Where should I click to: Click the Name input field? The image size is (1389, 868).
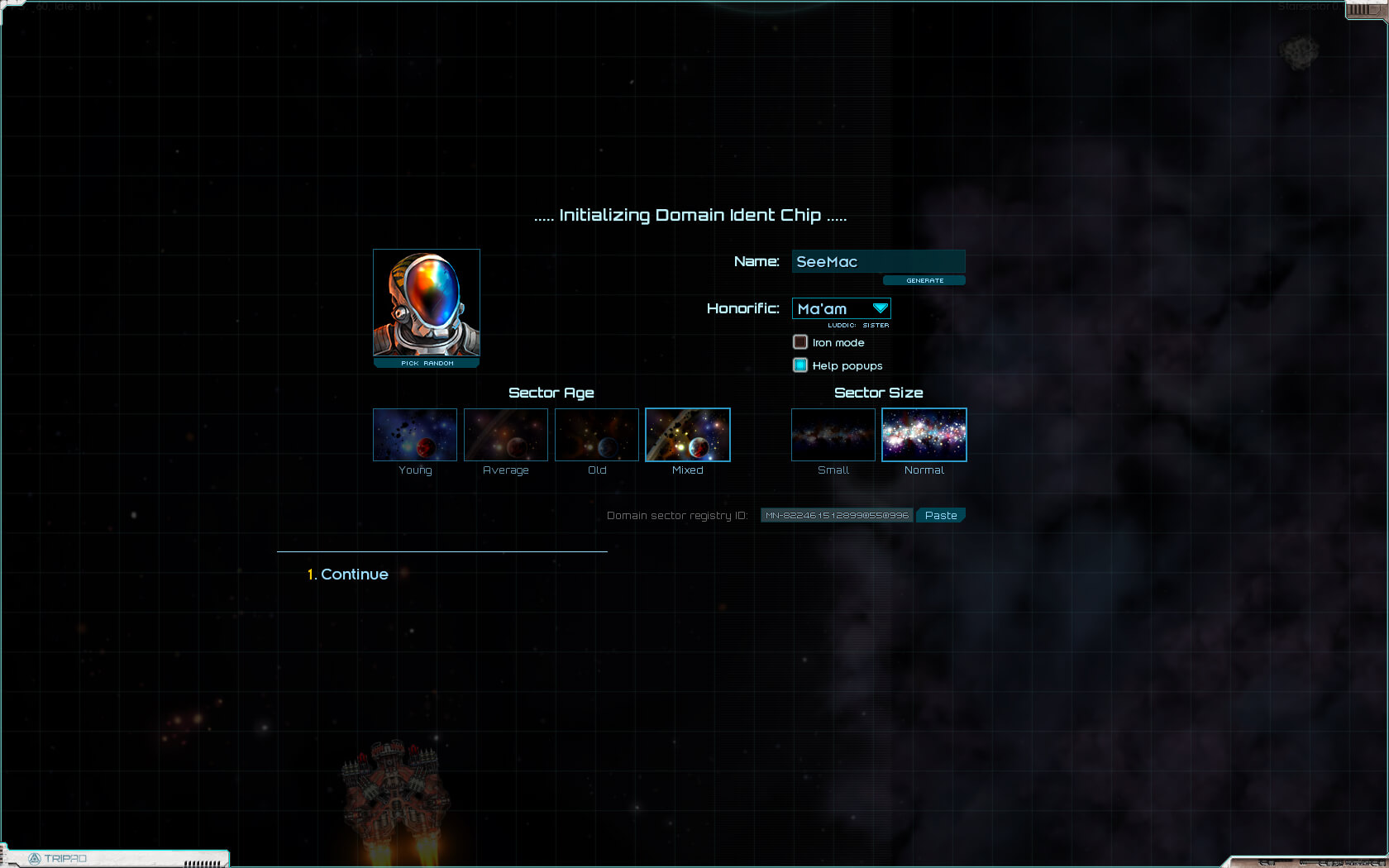(x=878, y=261)
